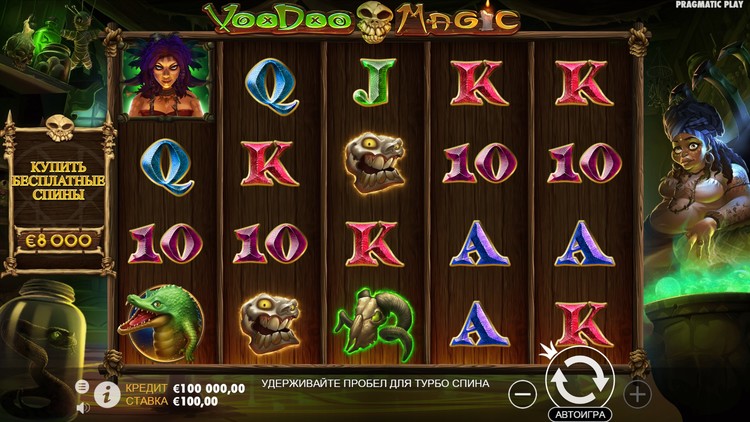Increase the bet with the plus button
750x422 pixels.
pyautogui.click(x=637, y=393)
